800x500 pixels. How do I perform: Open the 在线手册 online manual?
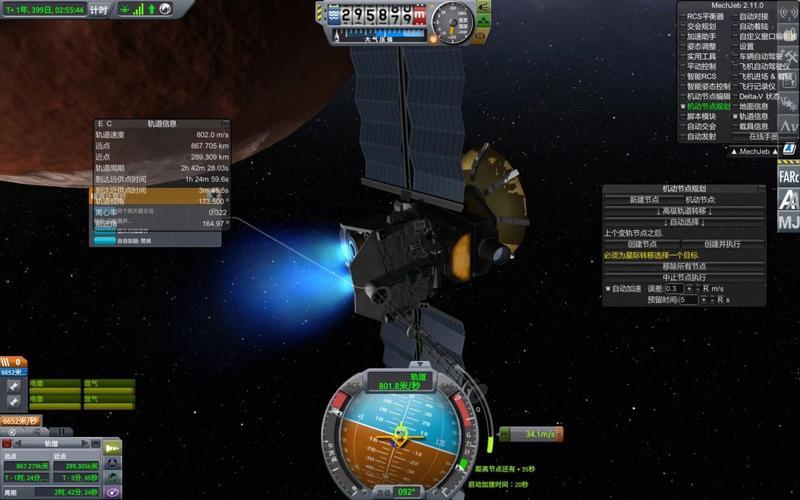tap(760, 136)
